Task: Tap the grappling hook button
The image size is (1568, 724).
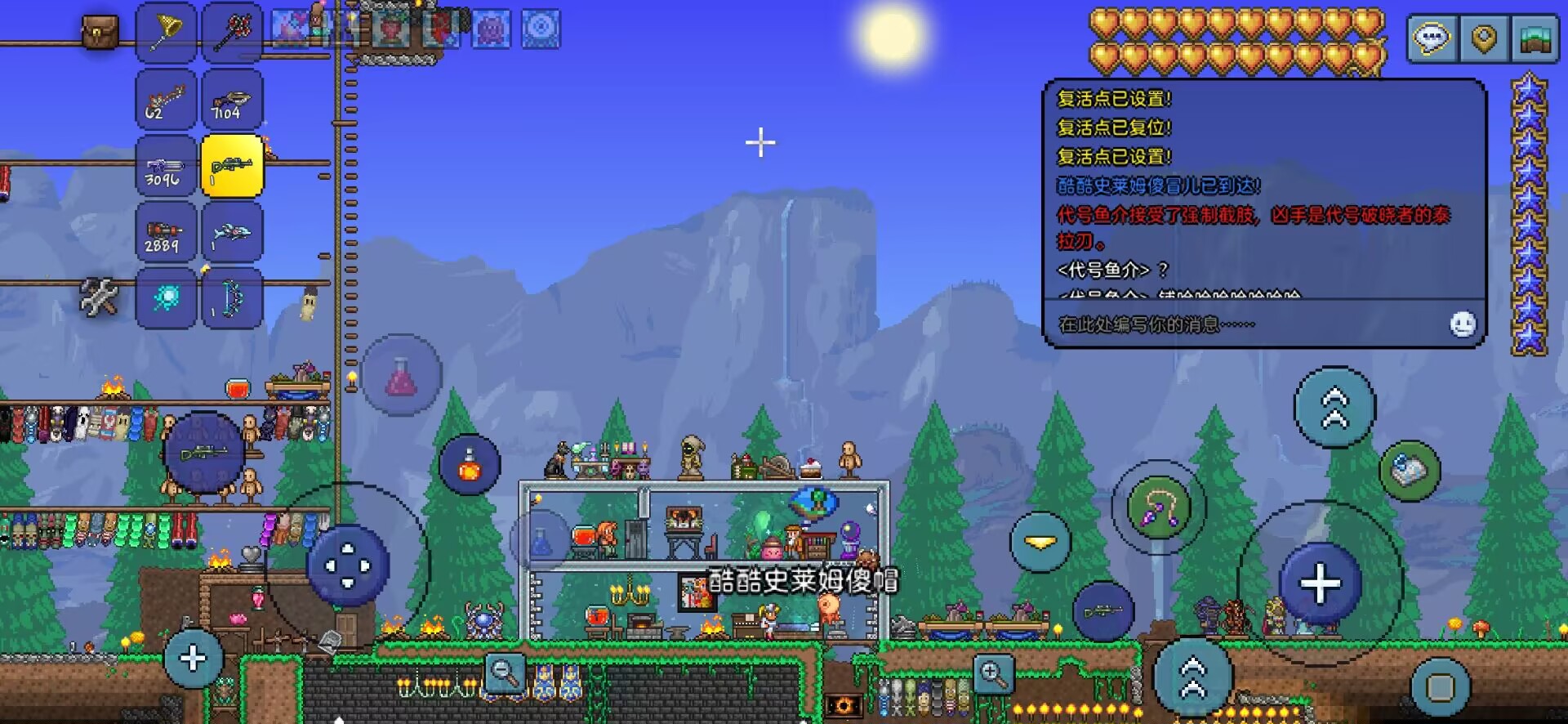Action: point(1158,507)
